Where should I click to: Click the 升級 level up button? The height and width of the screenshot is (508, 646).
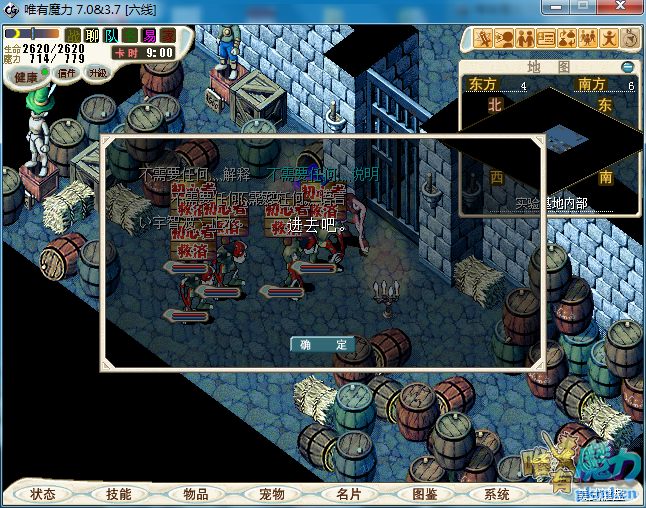[x=98, y=73]
